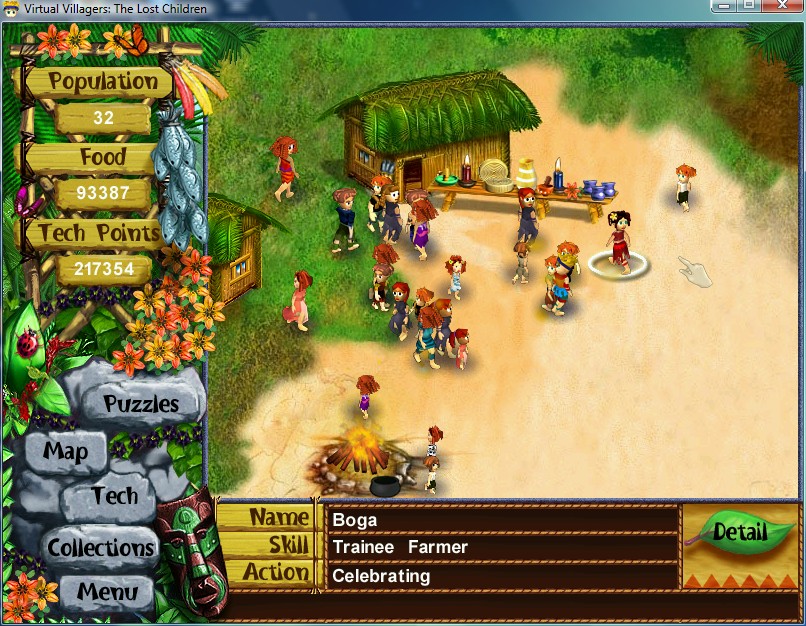Show Boga's Detail leaf button
The width and height of the screenshot is (806, 626).
pos(740,532)
